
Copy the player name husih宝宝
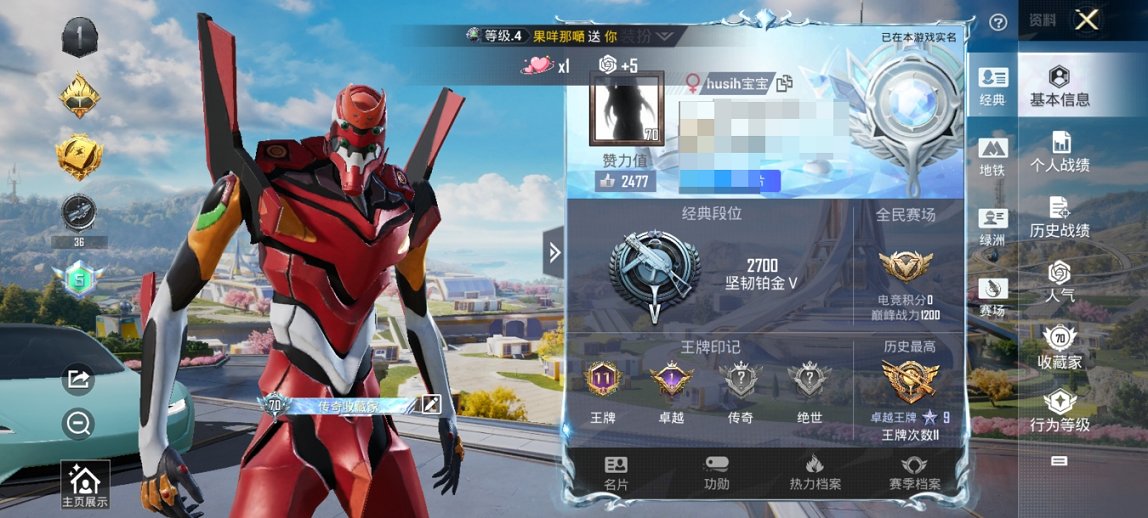click(x=784, y=83)
